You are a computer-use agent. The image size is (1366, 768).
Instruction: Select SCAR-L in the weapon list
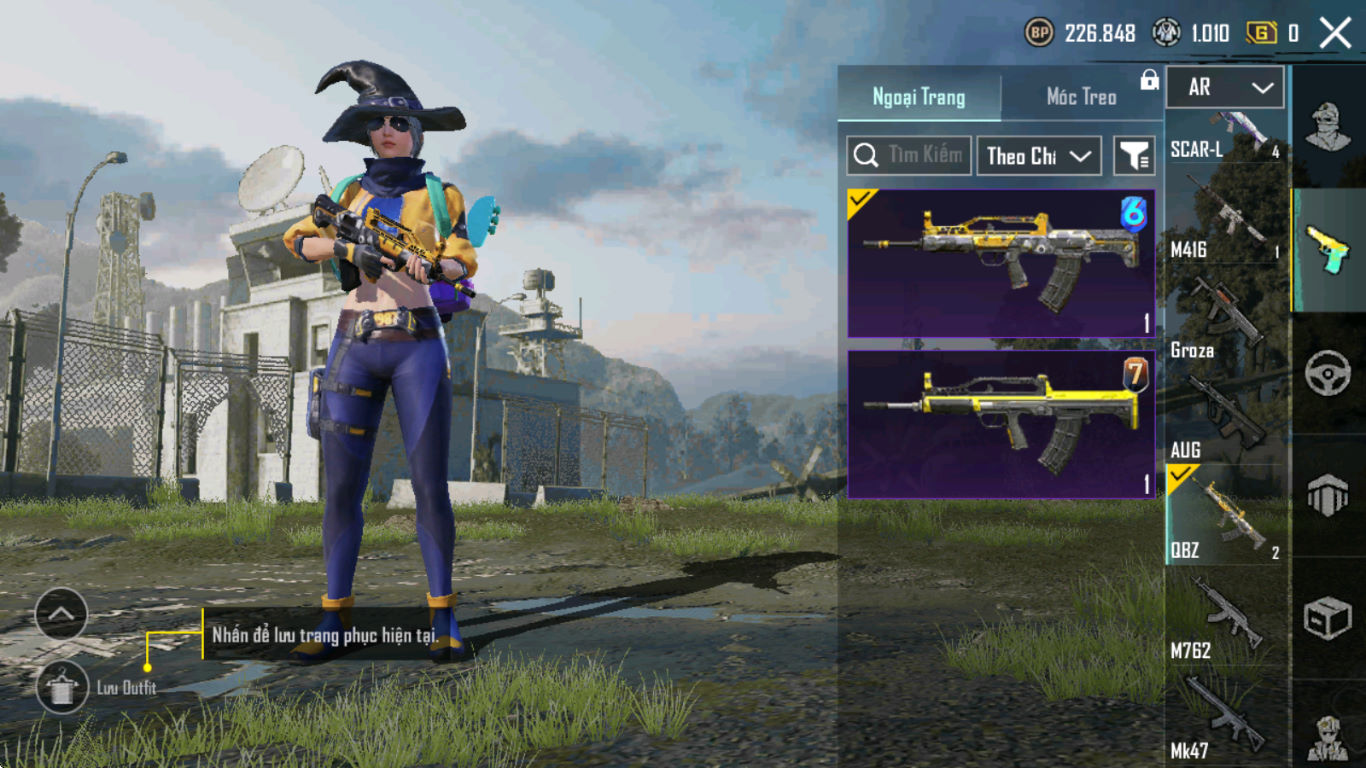(x=1225, y=137)
